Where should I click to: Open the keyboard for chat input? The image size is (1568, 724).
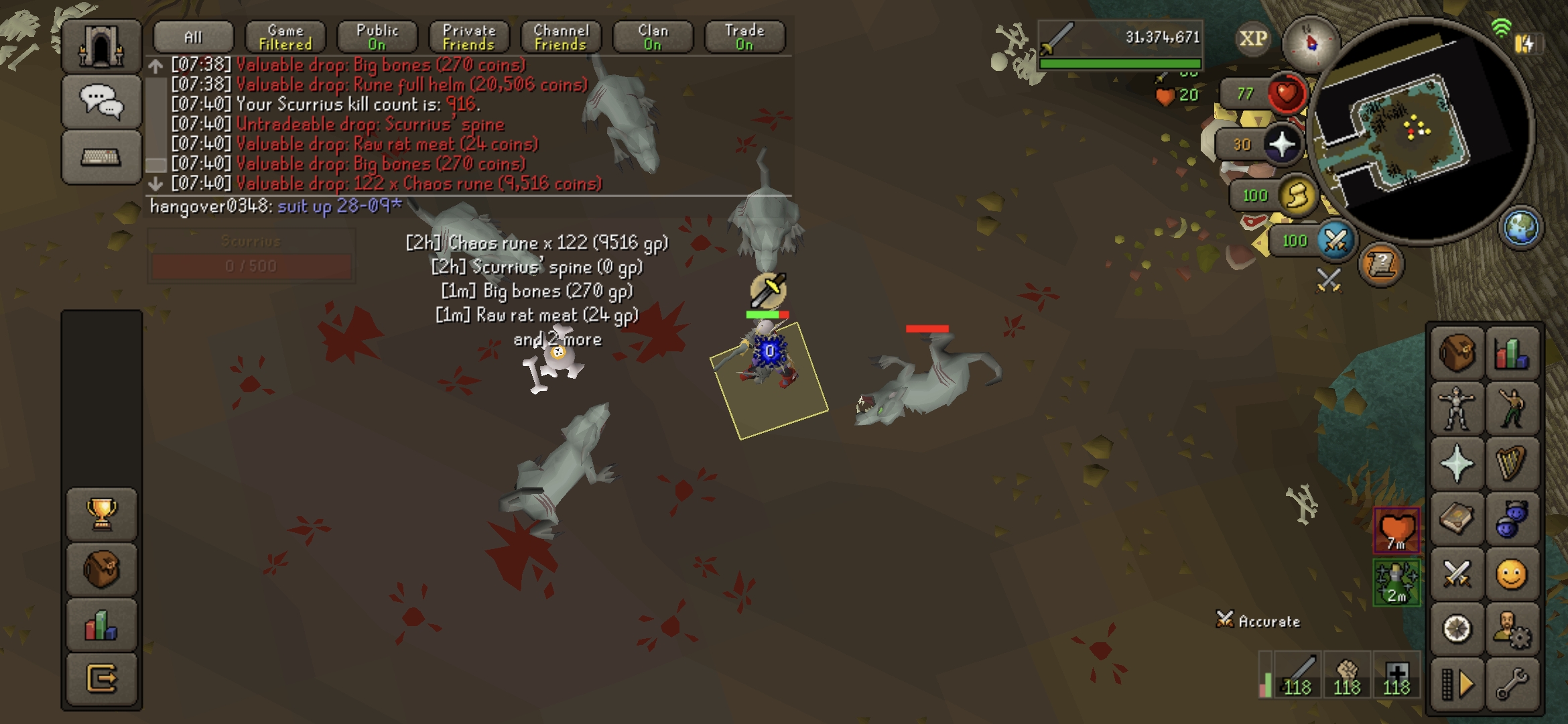click(x=101, y=158)
